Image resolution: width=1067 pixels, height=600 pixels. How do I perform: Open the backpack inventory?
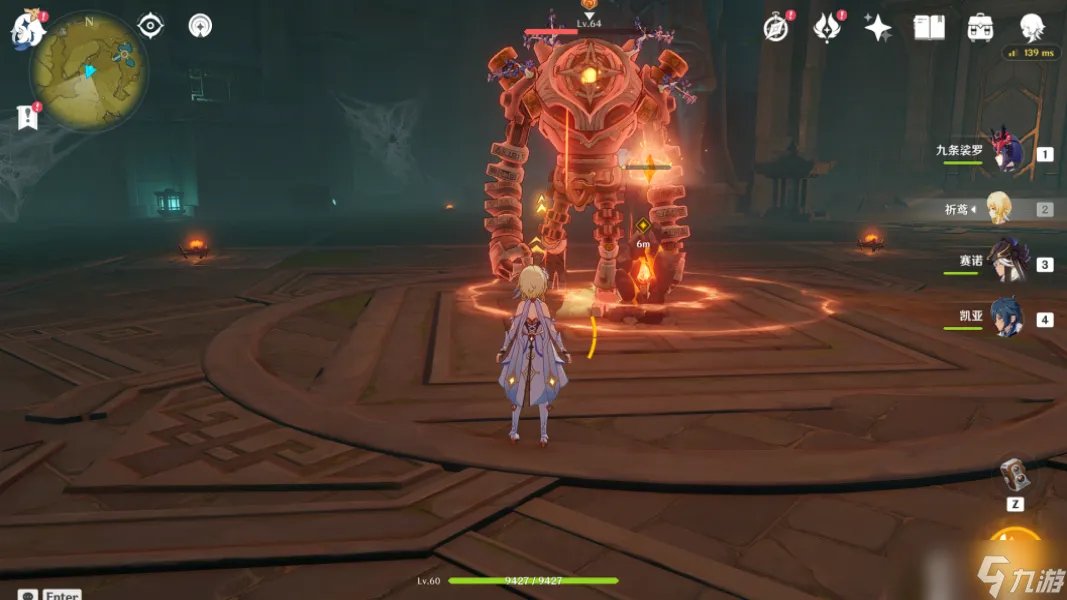980,28
